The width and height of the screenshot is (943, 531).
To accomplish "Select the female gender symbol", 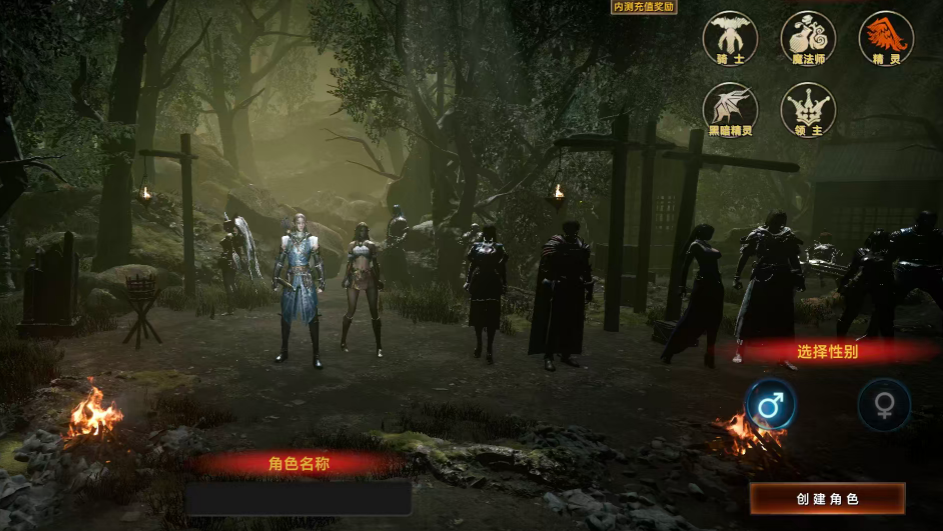I will [884, 406].
